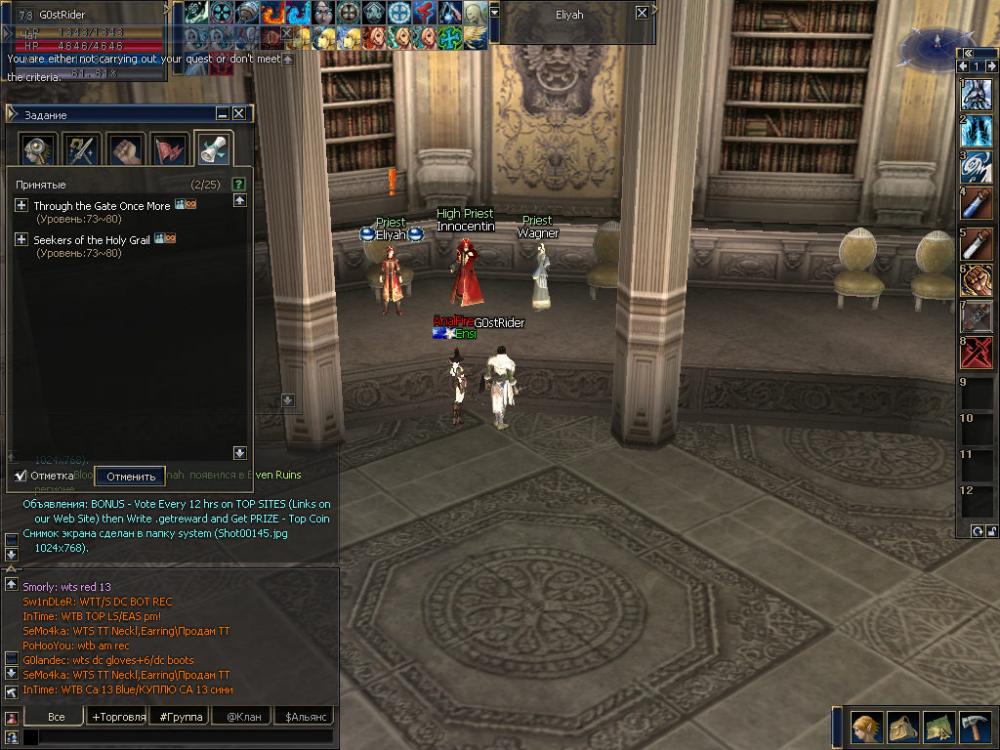The image size is (1000, 750).
Task: Click the chat message input field
Action: click(x=180, y=738)
